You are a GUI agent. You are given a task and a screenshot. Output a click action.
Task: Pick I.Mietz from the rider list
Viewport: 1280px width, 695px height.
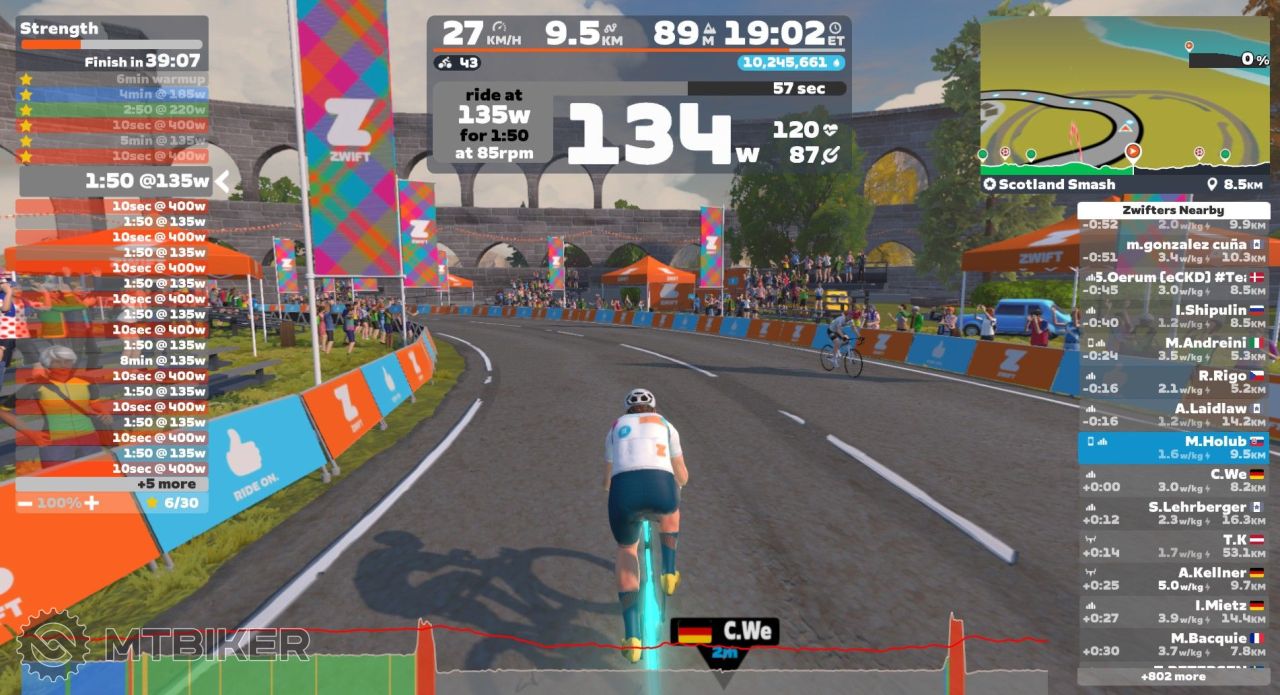[x=1173, y=611]
